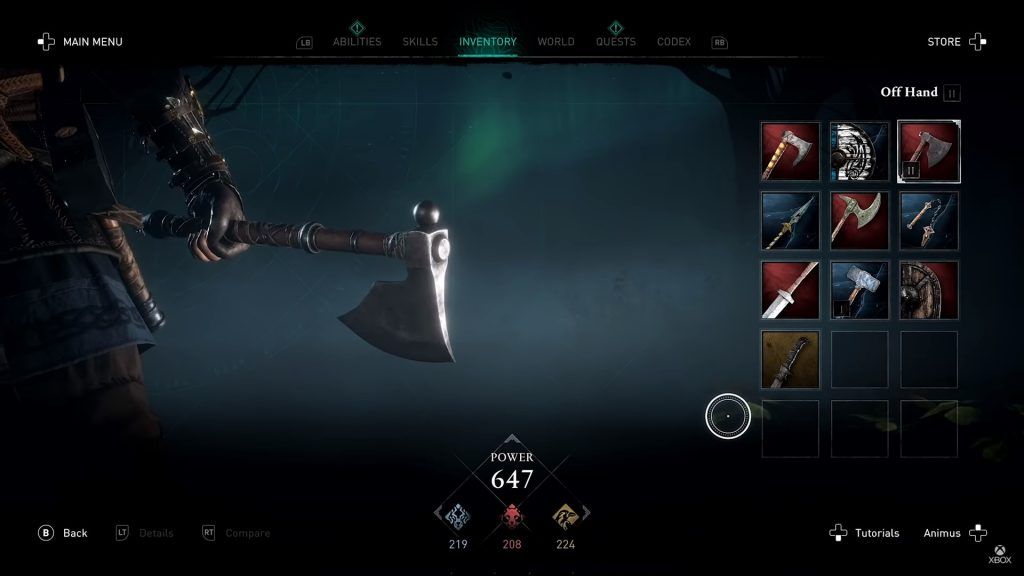1024x576 pixels.
Task: Go to the Quests tab
Action: click(x=614, y=42)
